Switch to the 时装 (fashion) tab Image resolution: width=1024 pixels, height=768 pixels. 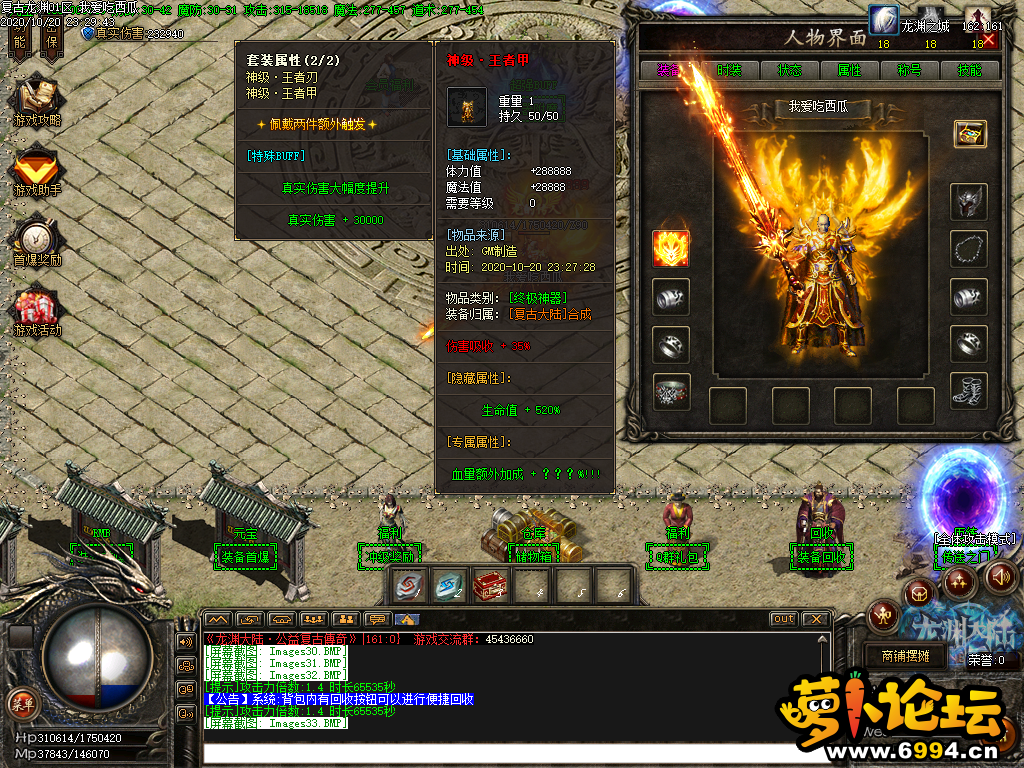pos(729,70)
